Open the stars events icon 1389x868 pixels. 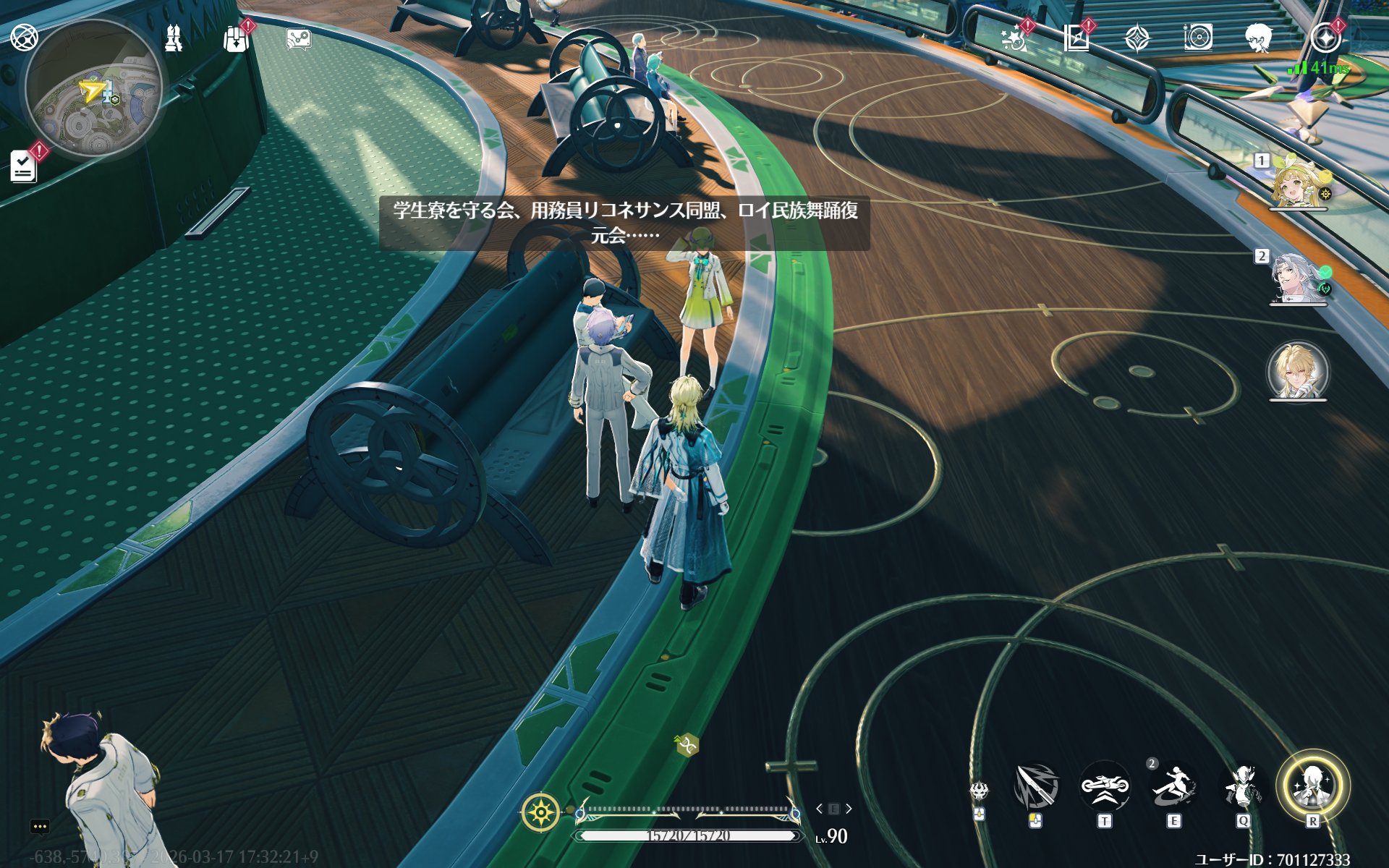pyautogui.click(x=1014, y=38)
